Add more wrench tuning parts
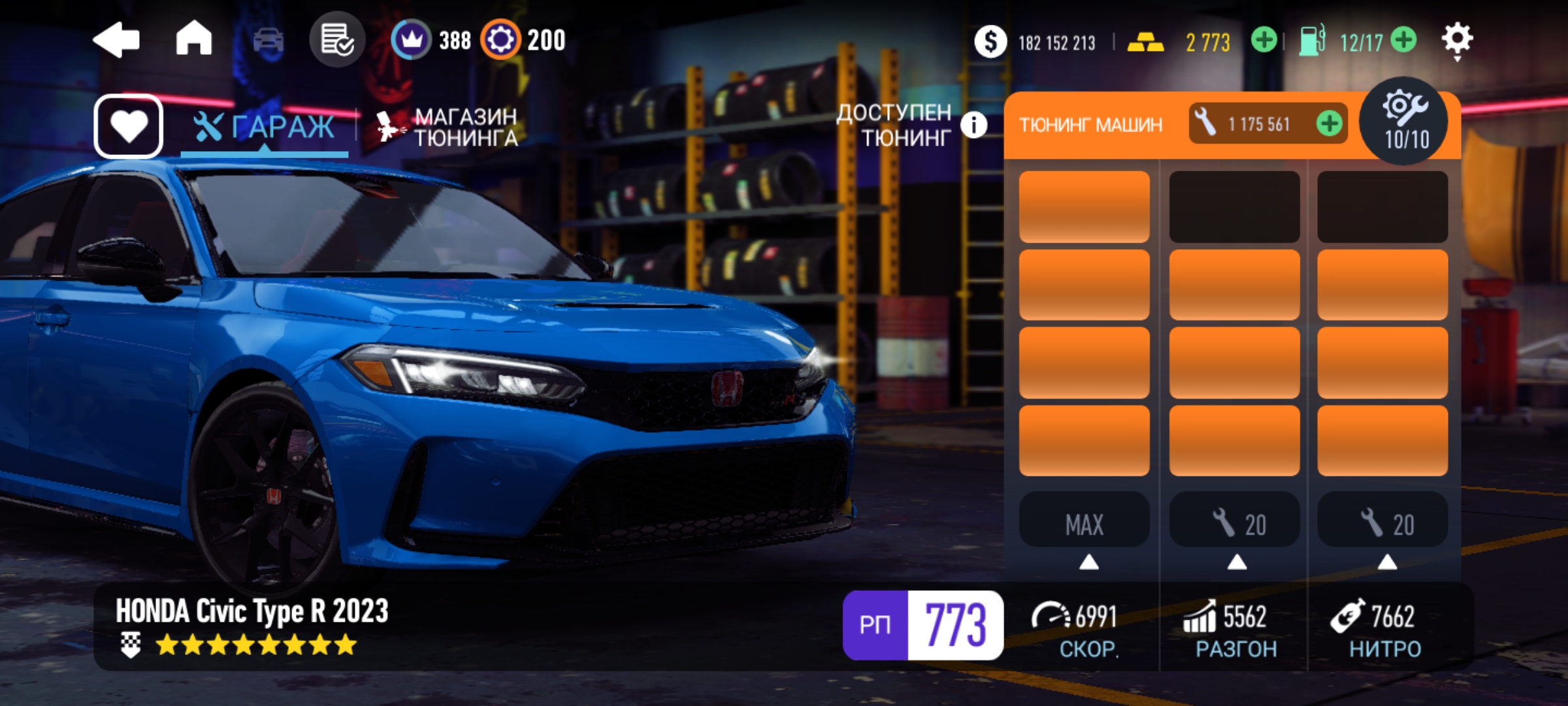1568x706 pixels. point(1330,124)
